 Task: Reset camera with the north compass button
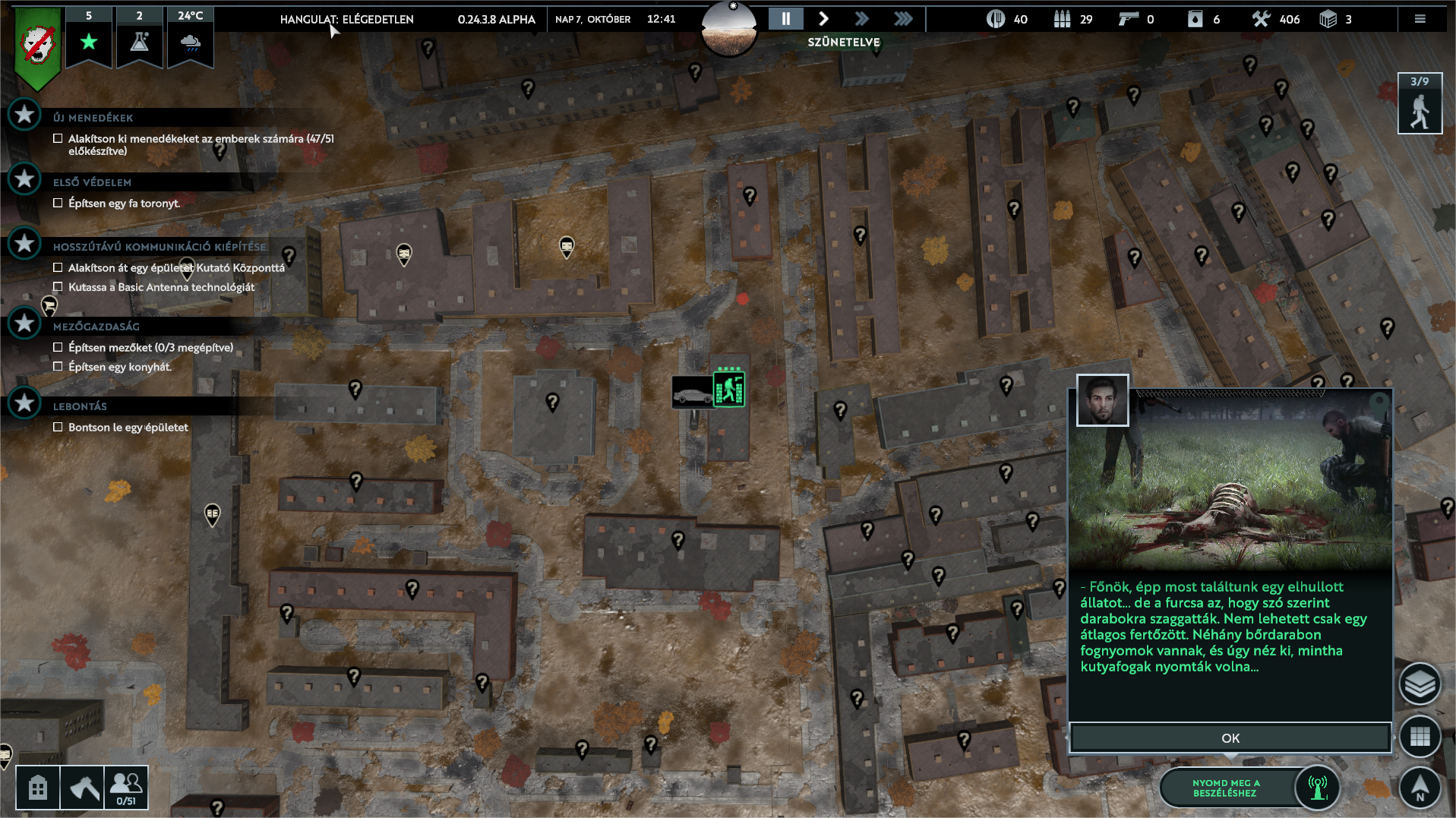click(x=1419, y=787)
